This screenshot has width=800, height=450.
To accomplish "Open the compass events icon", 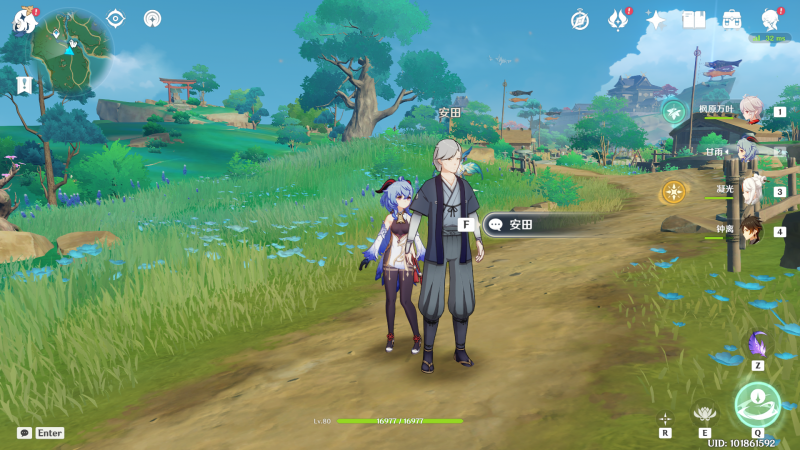I will tap(580, 19).
